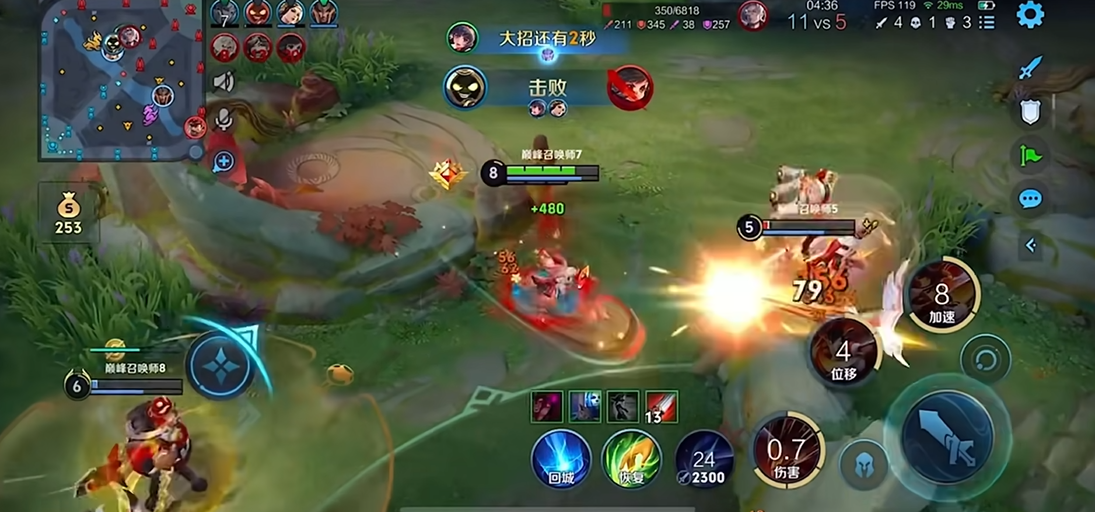Click the blue plus chat bubble icon
This screenshot has height=512, width=1095.
click(x=223, y=160)
